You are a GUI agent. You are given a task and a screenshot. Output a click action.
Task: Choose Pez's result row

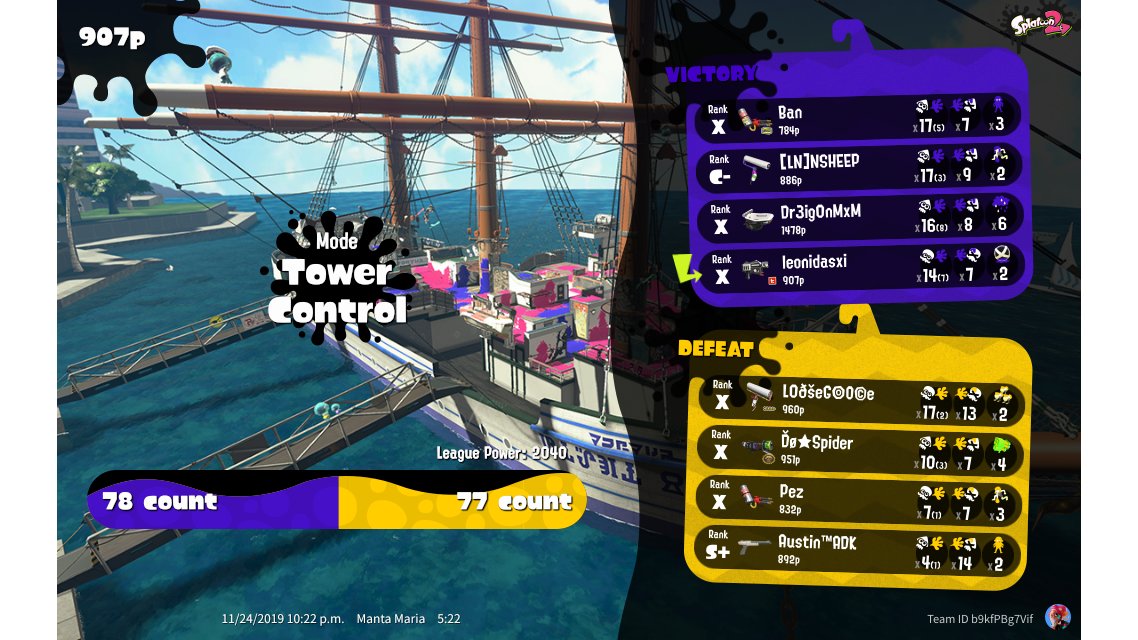coord(857,499)
